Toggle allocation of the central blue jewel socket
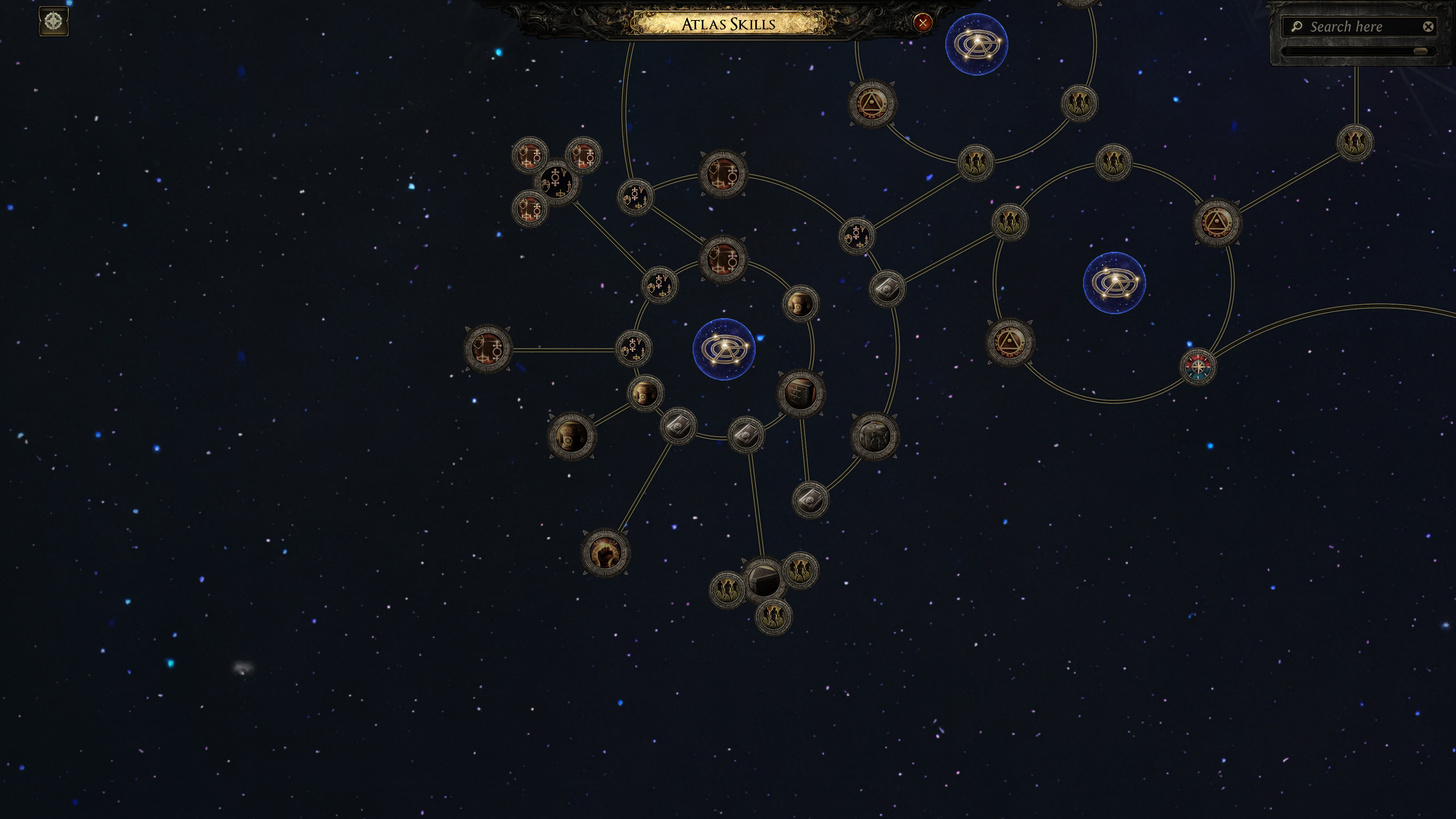The height and width of the screenshot is (819, 1456). pos(725,349)
